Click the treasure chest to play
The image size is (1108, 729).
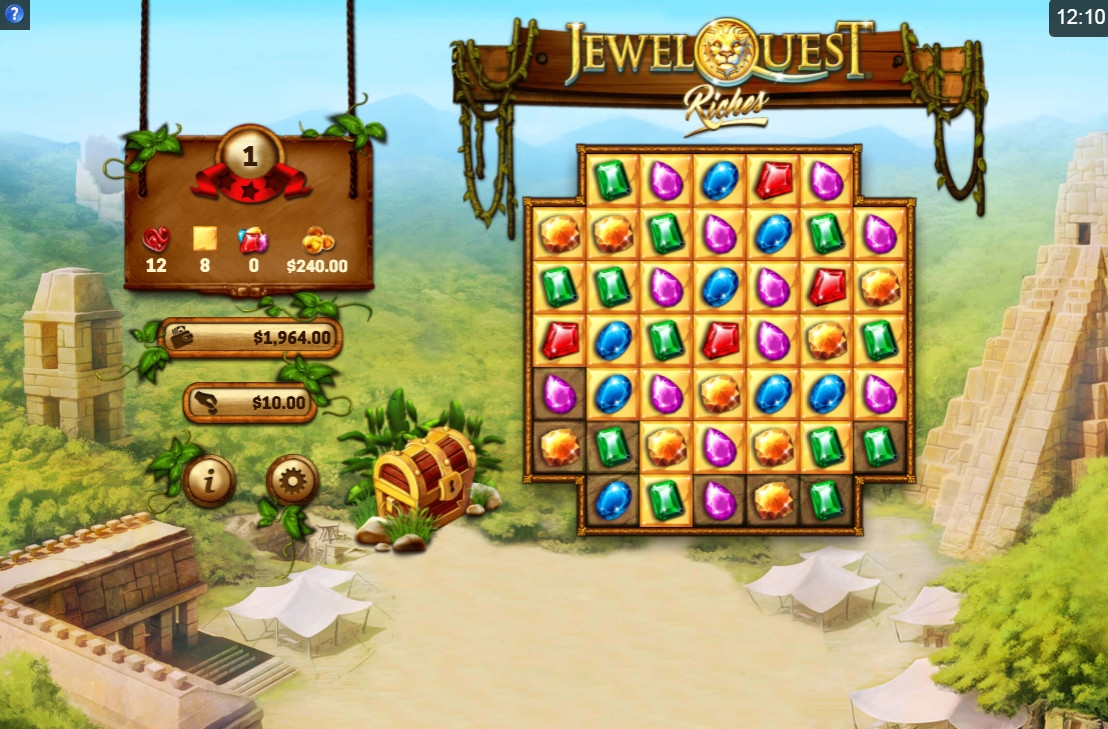click(x=424, y=476)
